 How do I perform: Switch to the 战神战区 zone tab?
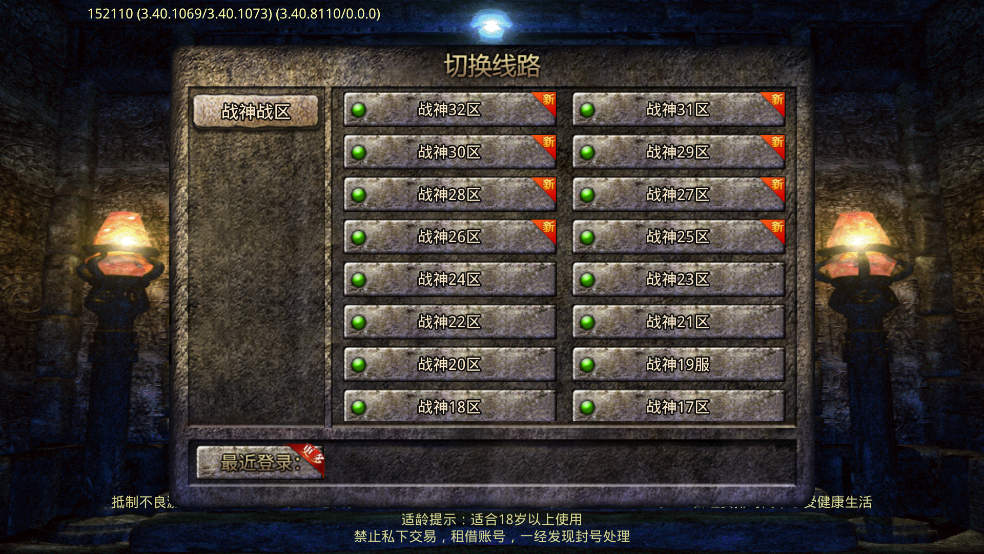click(x=256, y=111)
